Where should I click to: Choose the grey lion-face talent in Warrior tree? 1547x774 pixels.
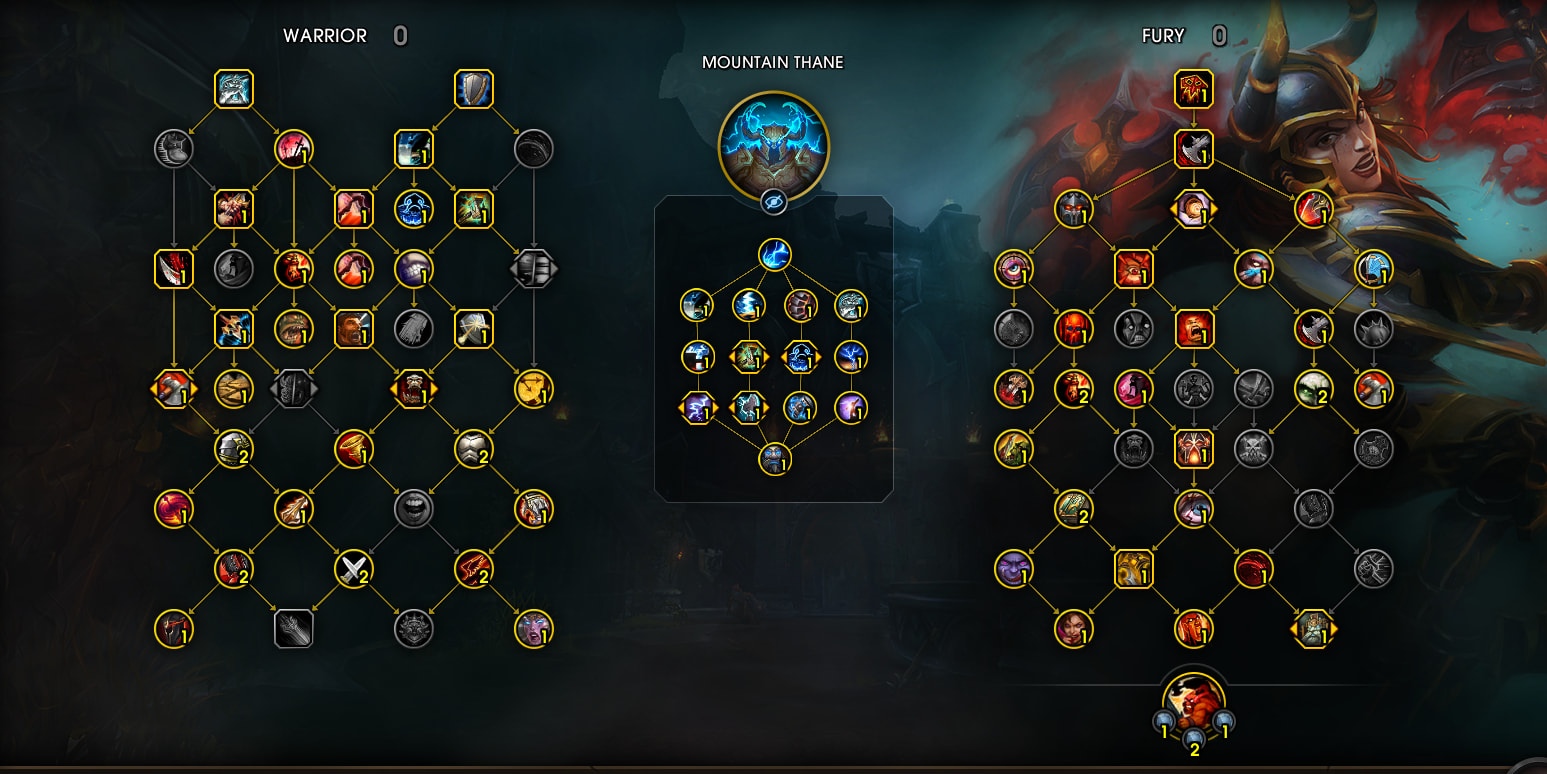click(413, 629)
